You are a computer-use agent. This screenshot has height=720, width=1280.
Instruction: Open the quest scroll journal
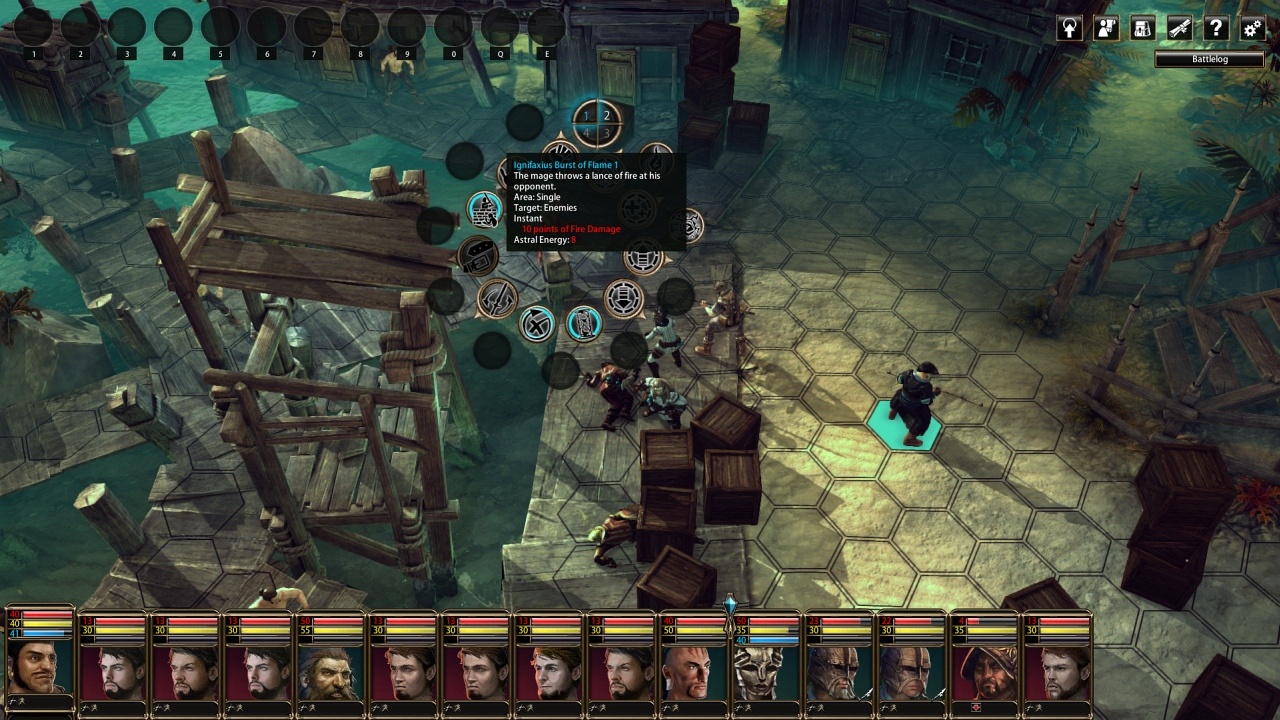pyautogui.click(x=1180, y=28)
